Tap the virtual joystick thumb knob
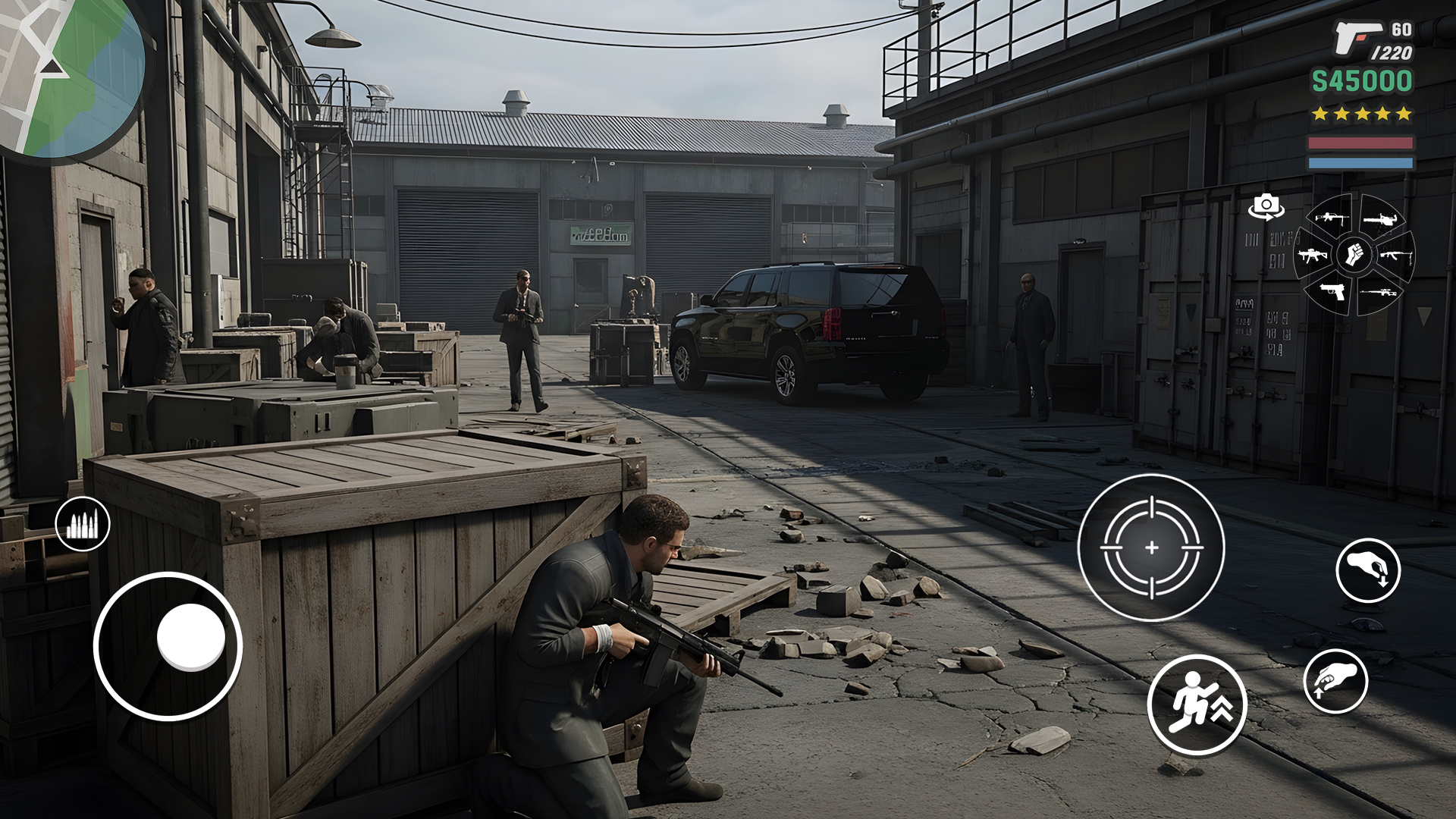The width and height of the screenshot is (1456, 819). click(191, 637)
